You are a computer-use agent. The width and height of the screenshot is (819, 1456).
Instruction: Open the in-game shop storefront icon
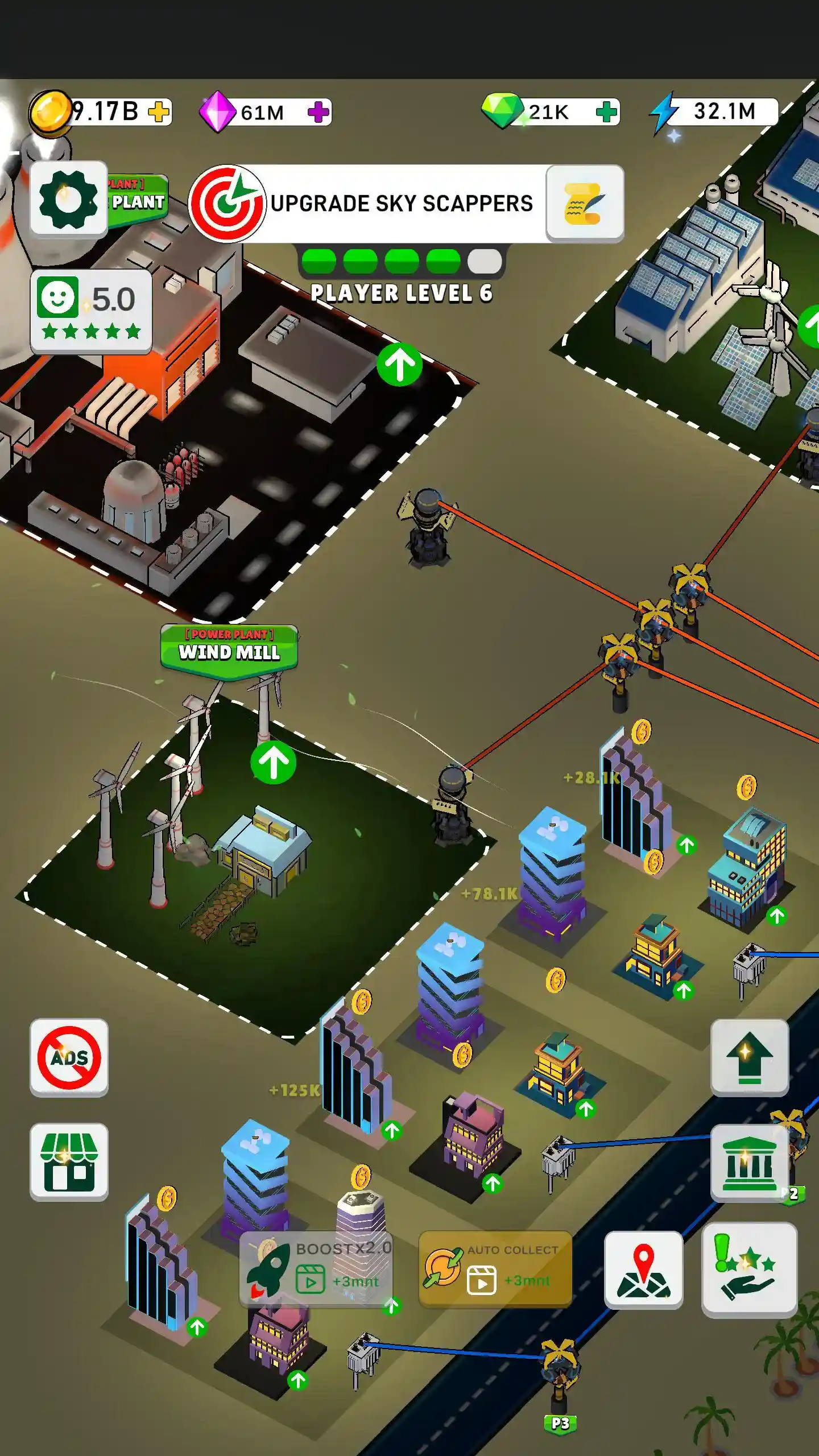click(68, 1160)
